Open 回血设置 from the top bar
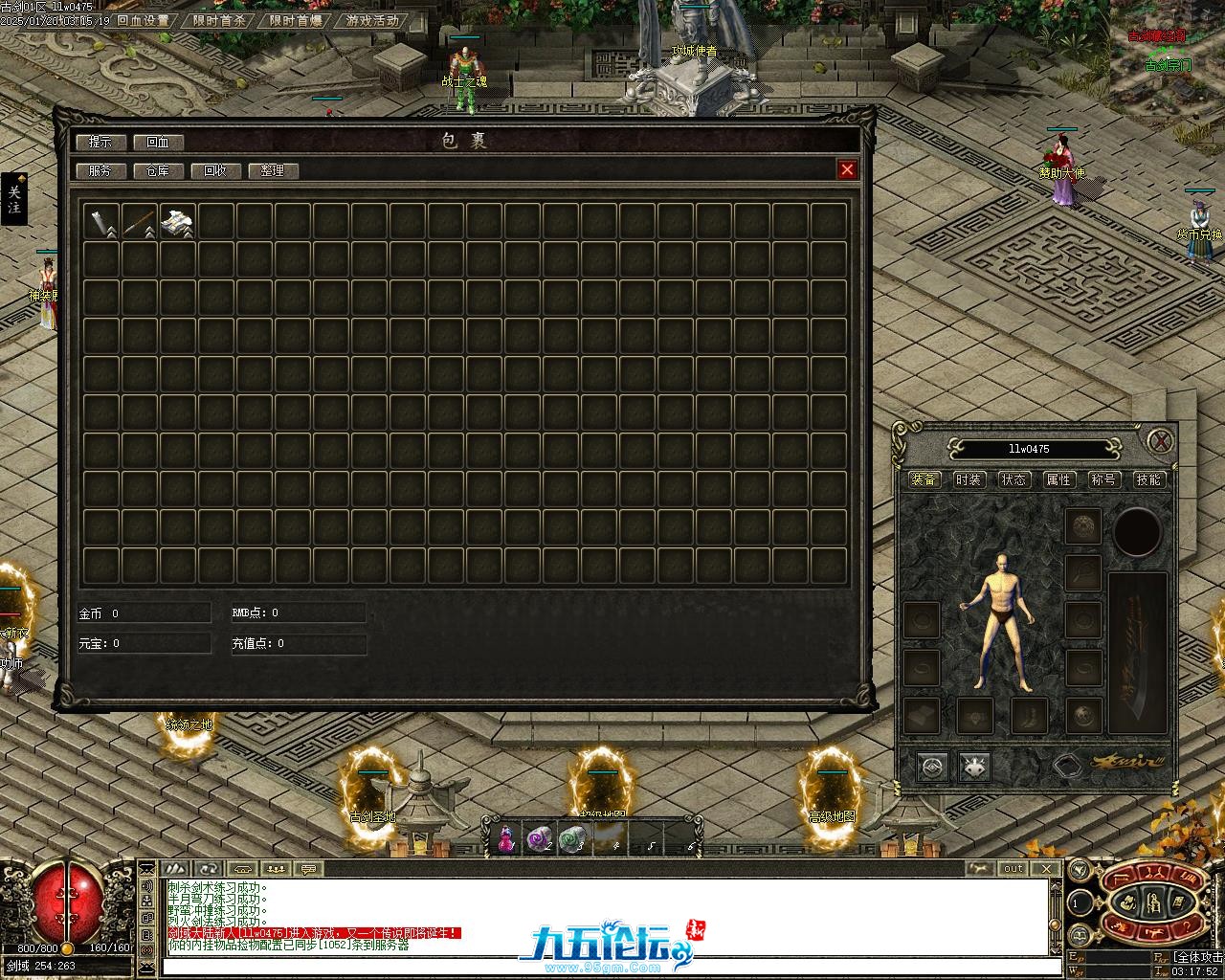Screen dimensions: 1225x980 [144, 20]
